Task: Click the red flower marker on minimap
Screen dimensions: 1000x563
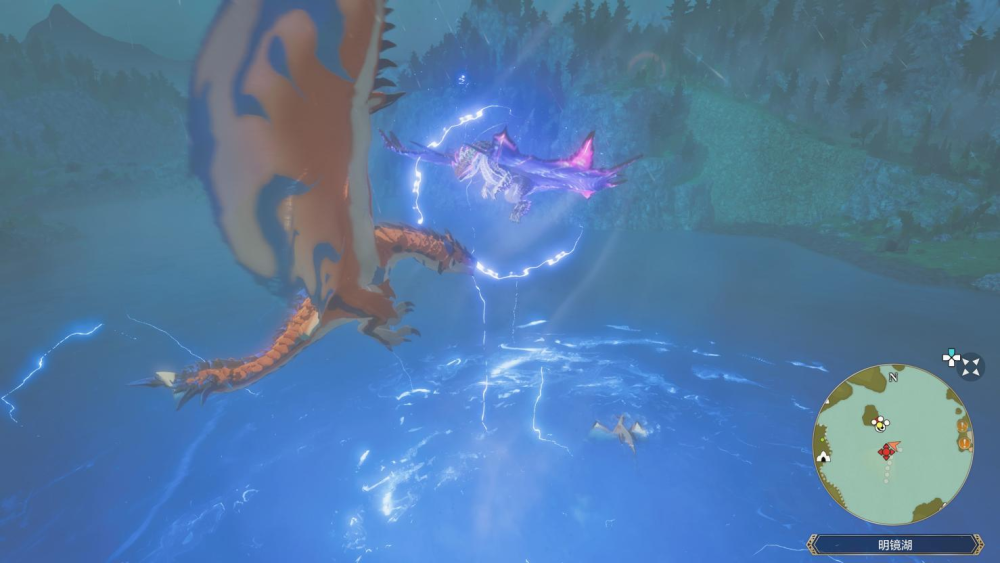Action: pos(886,453)
